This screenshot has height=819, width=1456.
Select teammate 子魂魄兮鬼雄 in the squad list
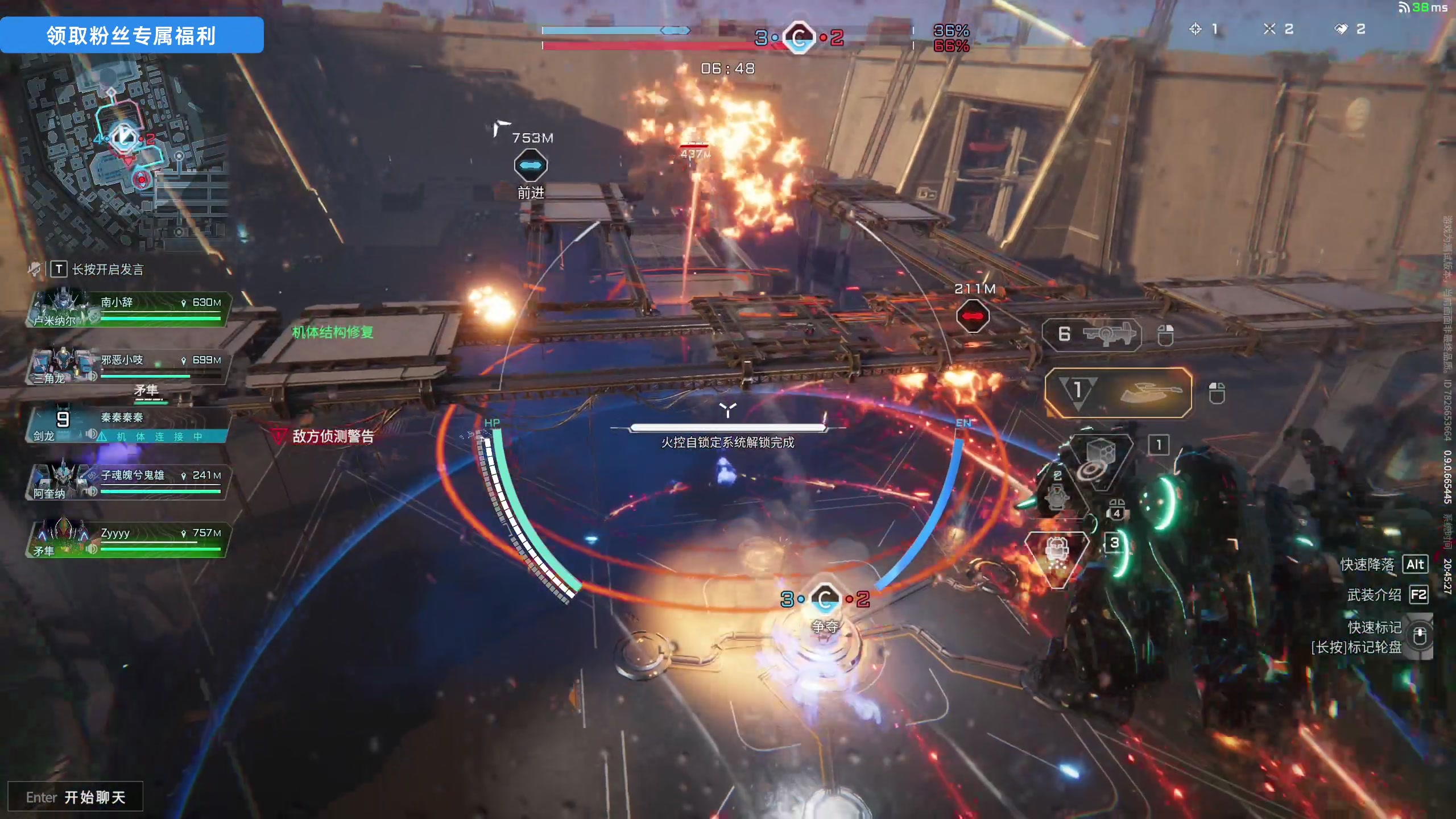pyautogui.click(x=128, y=482)
